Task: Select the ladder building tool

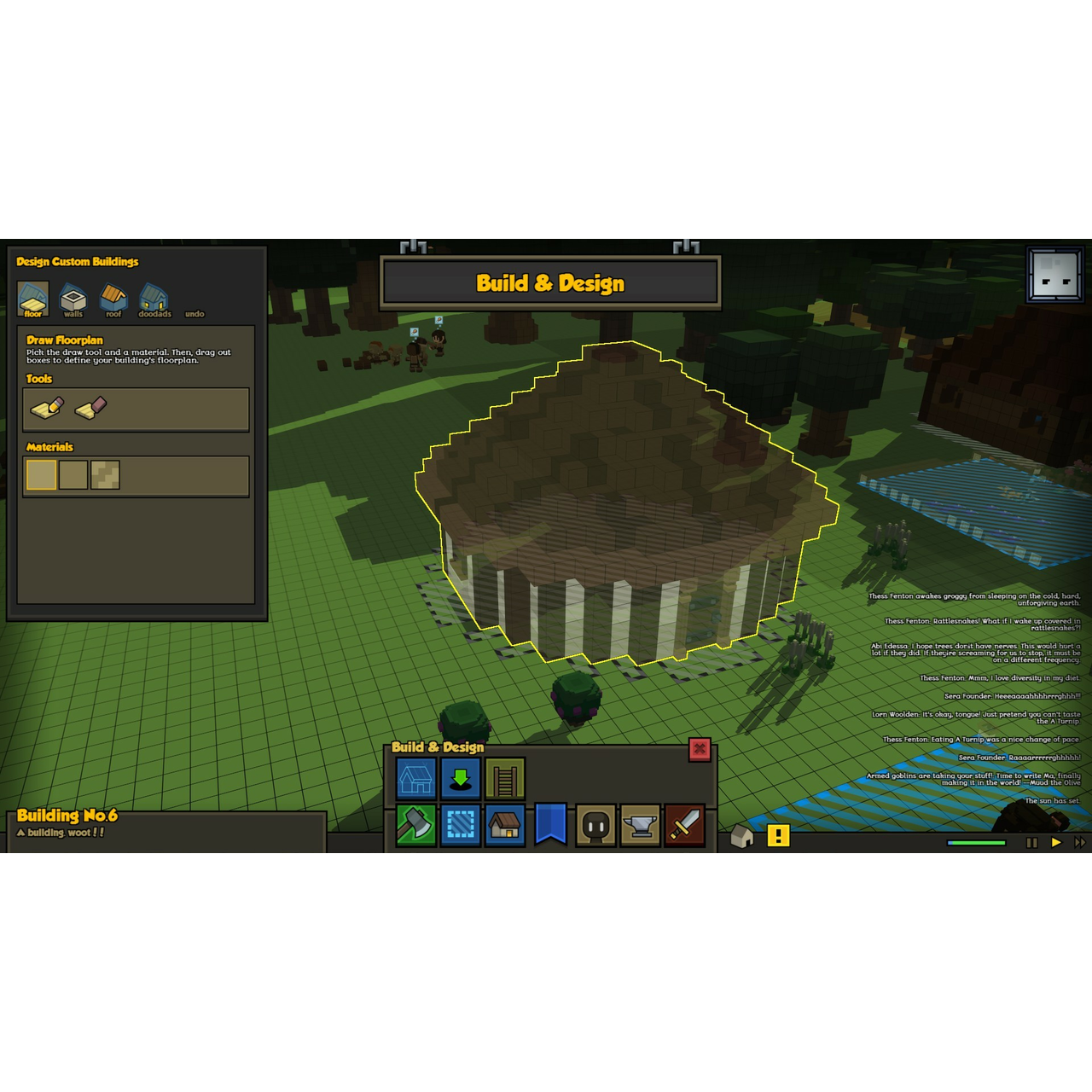Action: tap(505, 779)
